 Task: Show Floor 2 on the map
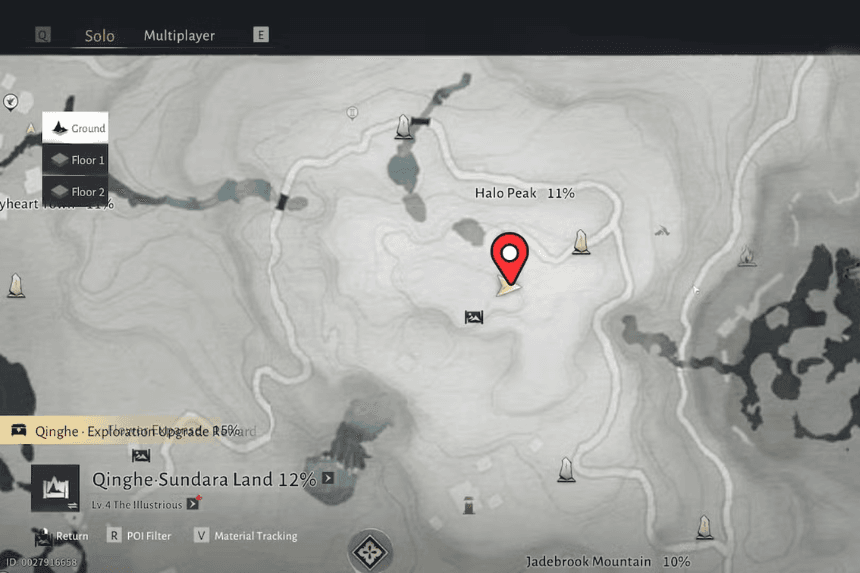[x=76, y=191]
